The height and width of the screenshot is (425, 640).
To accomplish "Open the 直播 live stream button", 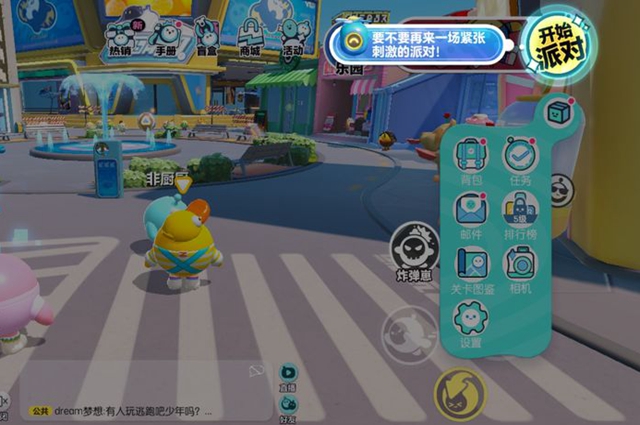I will click(288, 374).
